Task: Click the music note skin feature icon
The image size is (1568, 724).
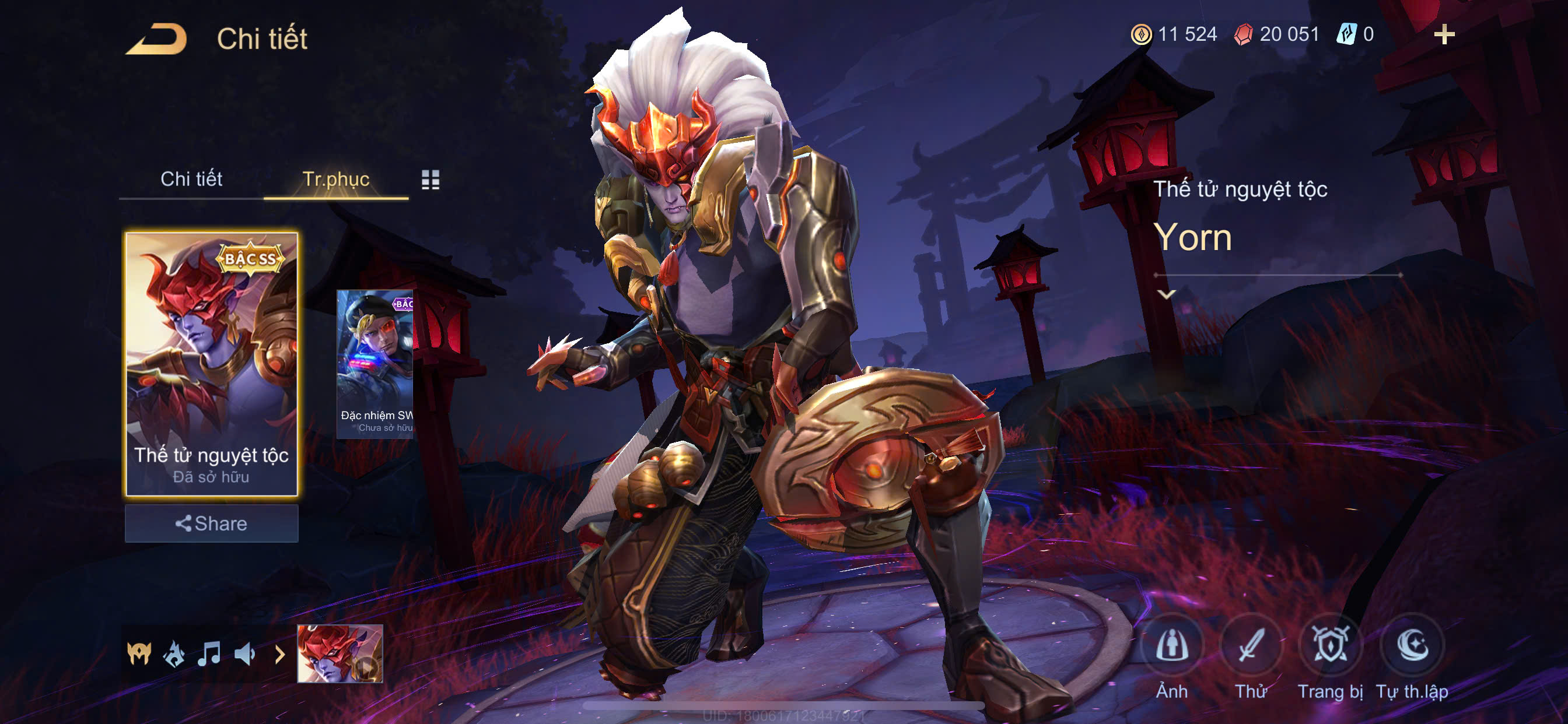Action: coord(209,654)
